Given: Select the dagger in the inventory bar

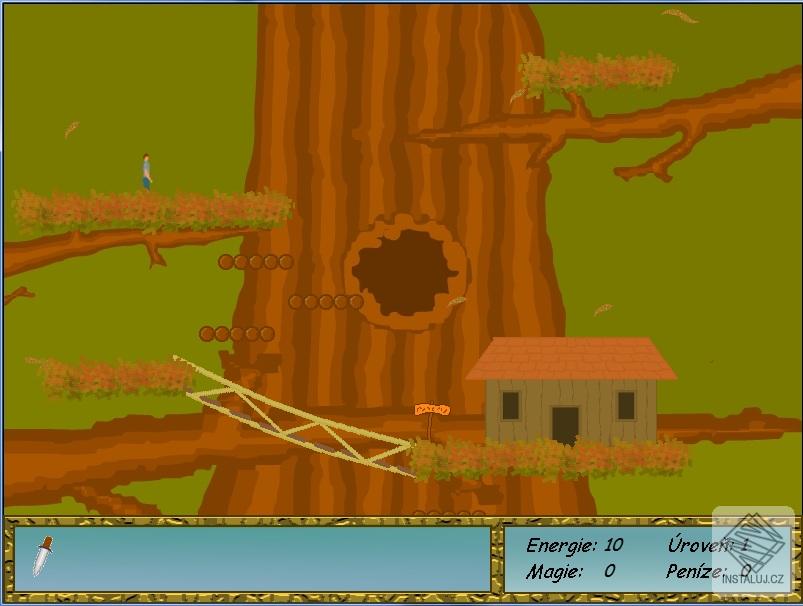Looking at the screenshot, I should click(x=41, y=556).
